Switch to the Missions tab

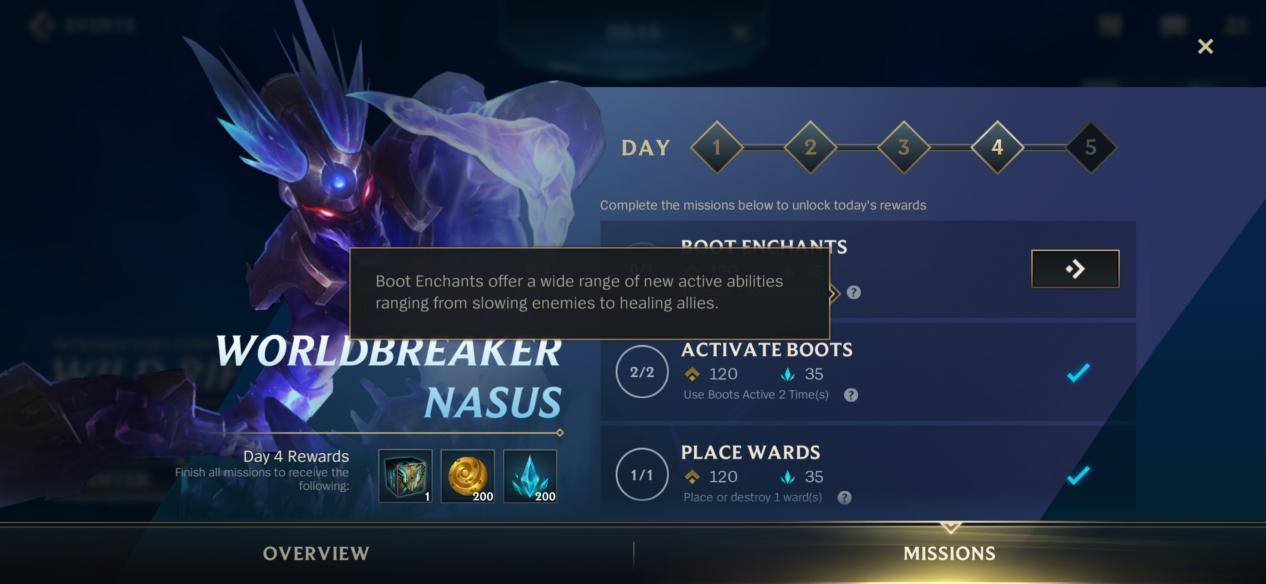point(949,554)
